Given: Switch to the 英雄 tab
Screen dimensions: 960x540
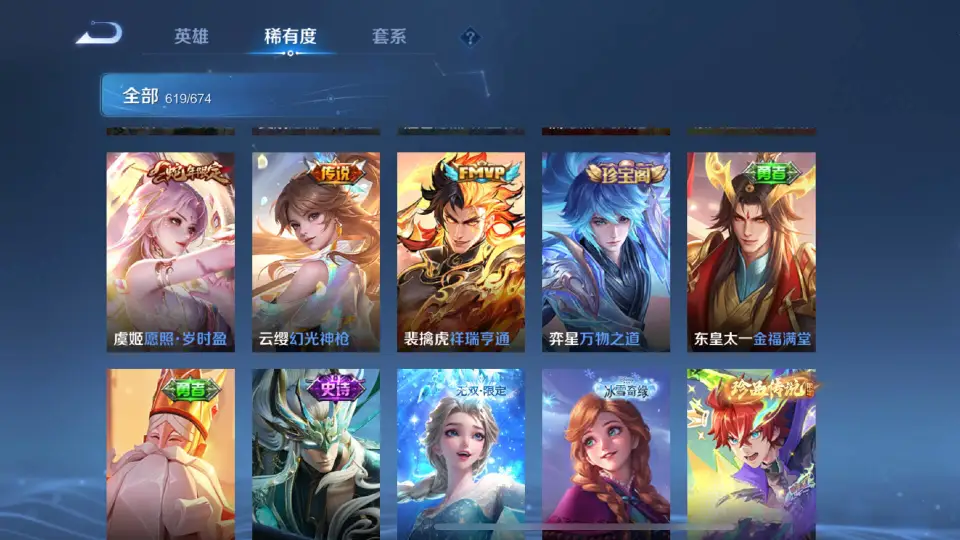Looking at the screenshot, I should [x=191, y=37].
